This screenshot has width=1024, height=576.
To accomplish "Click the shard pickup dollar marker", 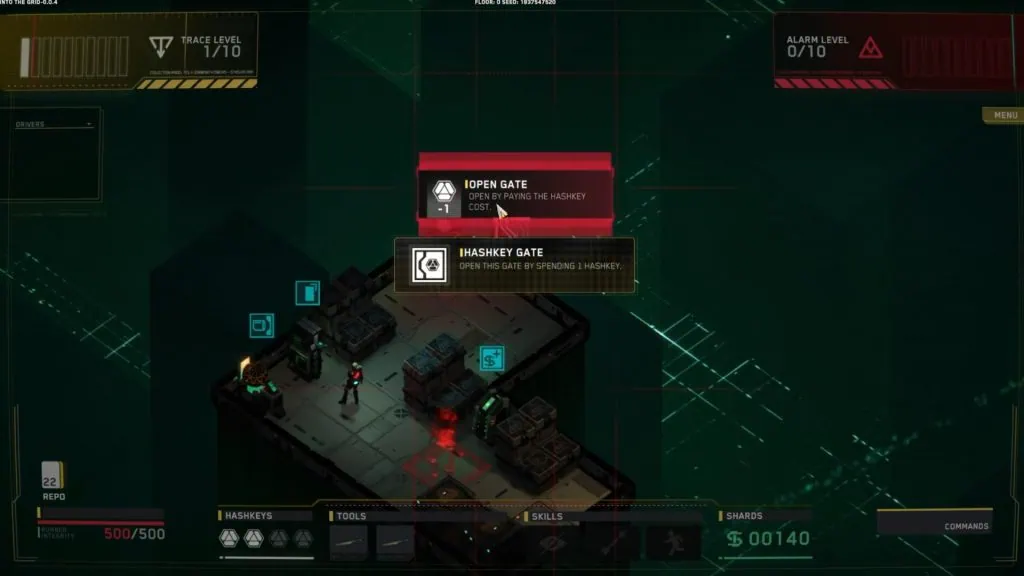I will pos(491,358).
